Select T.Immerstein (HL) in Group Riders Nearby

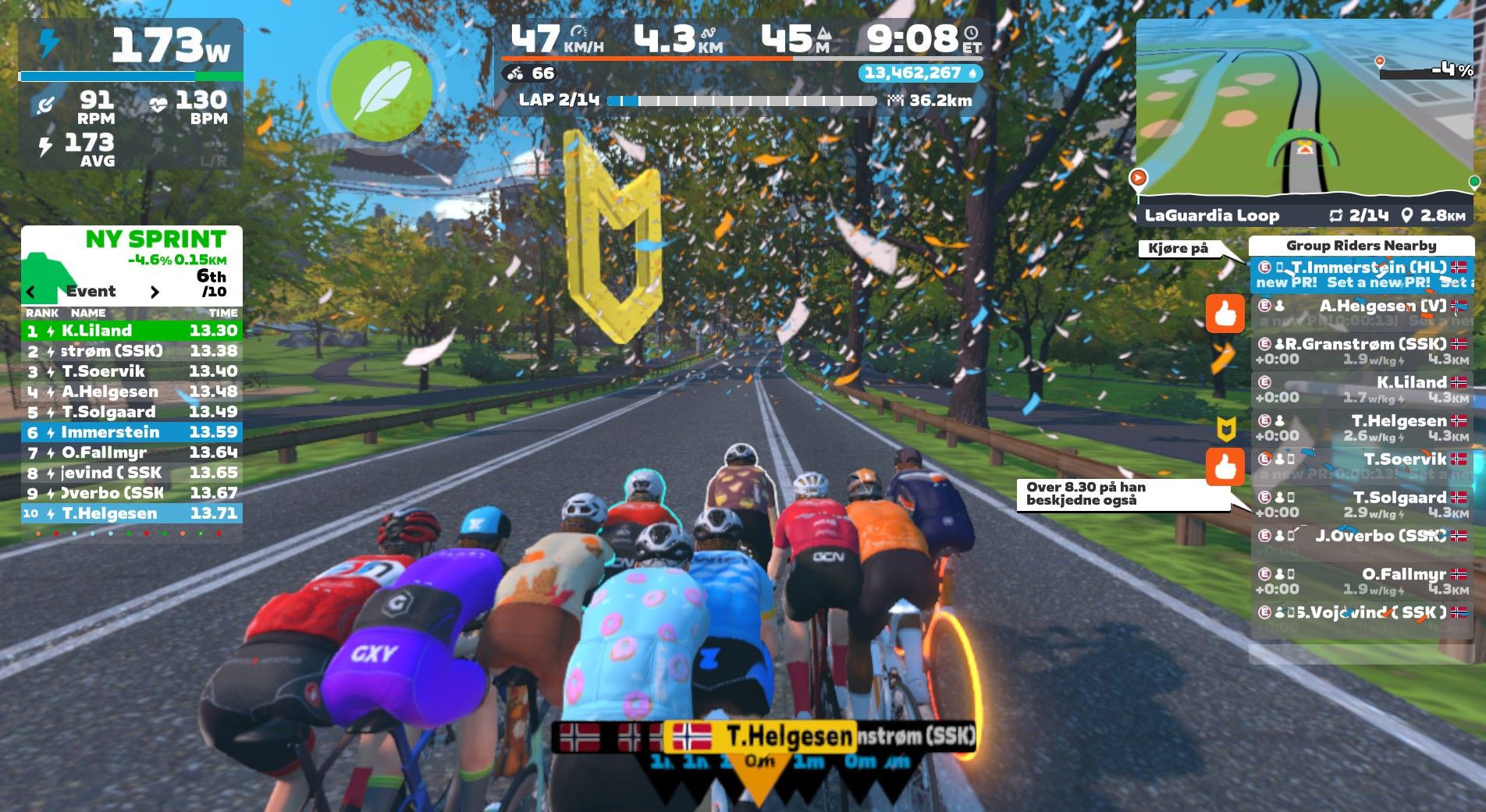[1361, 275]
